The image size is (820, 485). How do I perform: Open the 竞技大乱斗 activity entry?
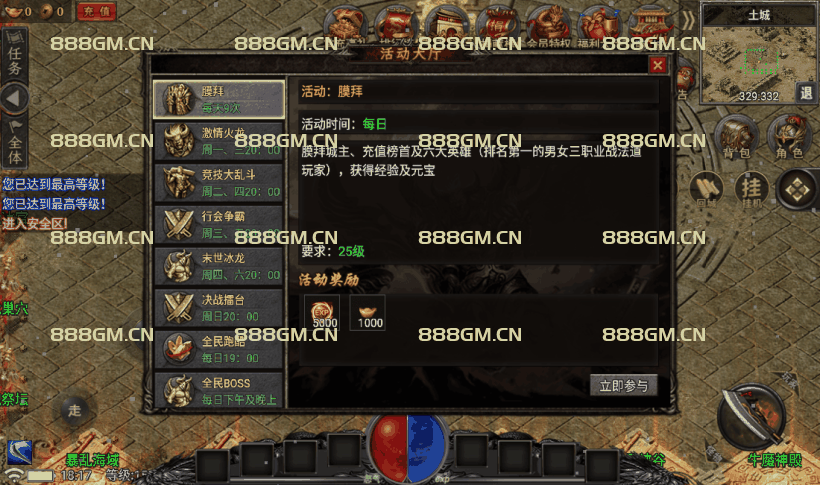coord(219,182)
